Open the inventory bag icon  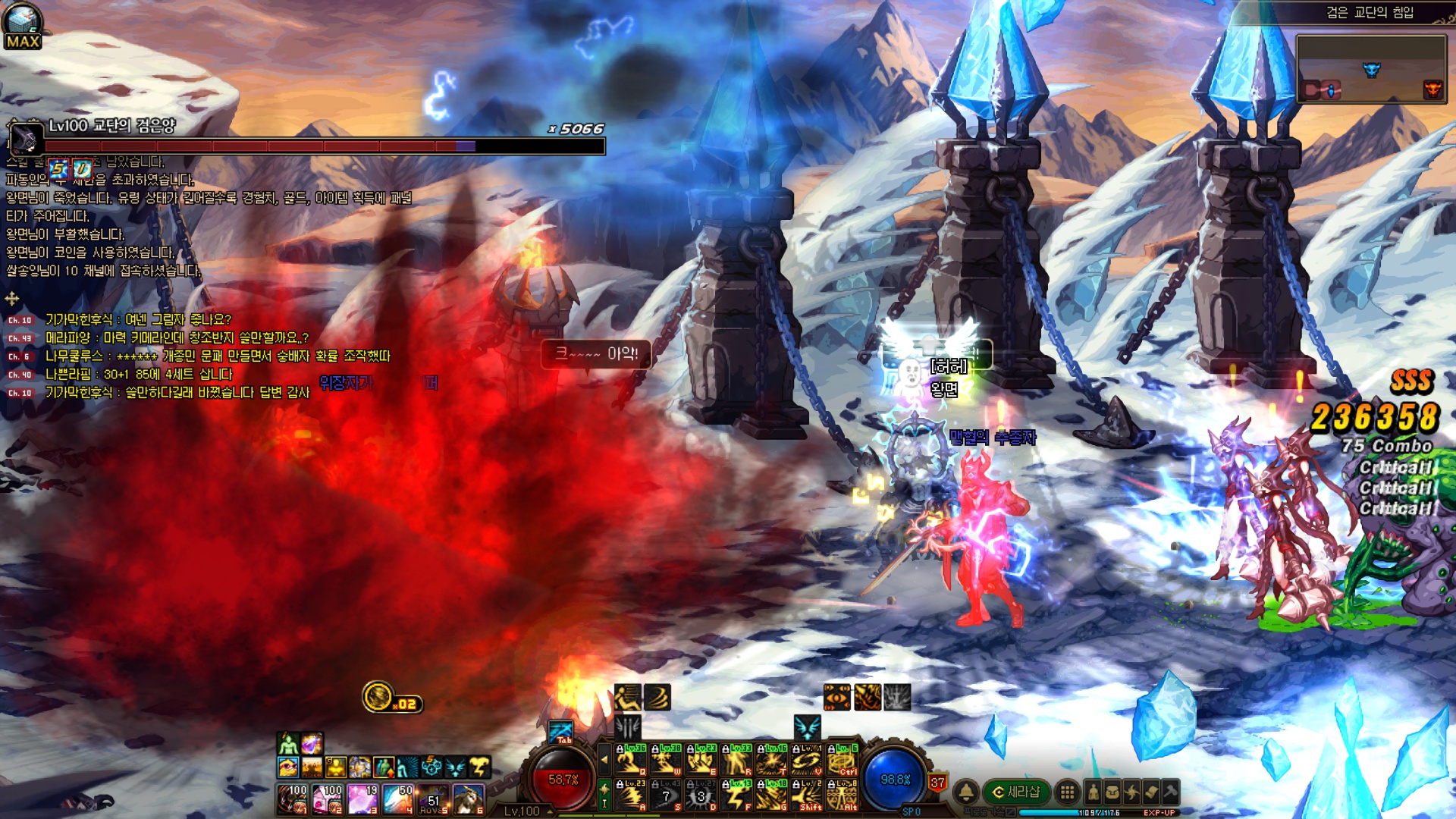tap(1112, 792)
